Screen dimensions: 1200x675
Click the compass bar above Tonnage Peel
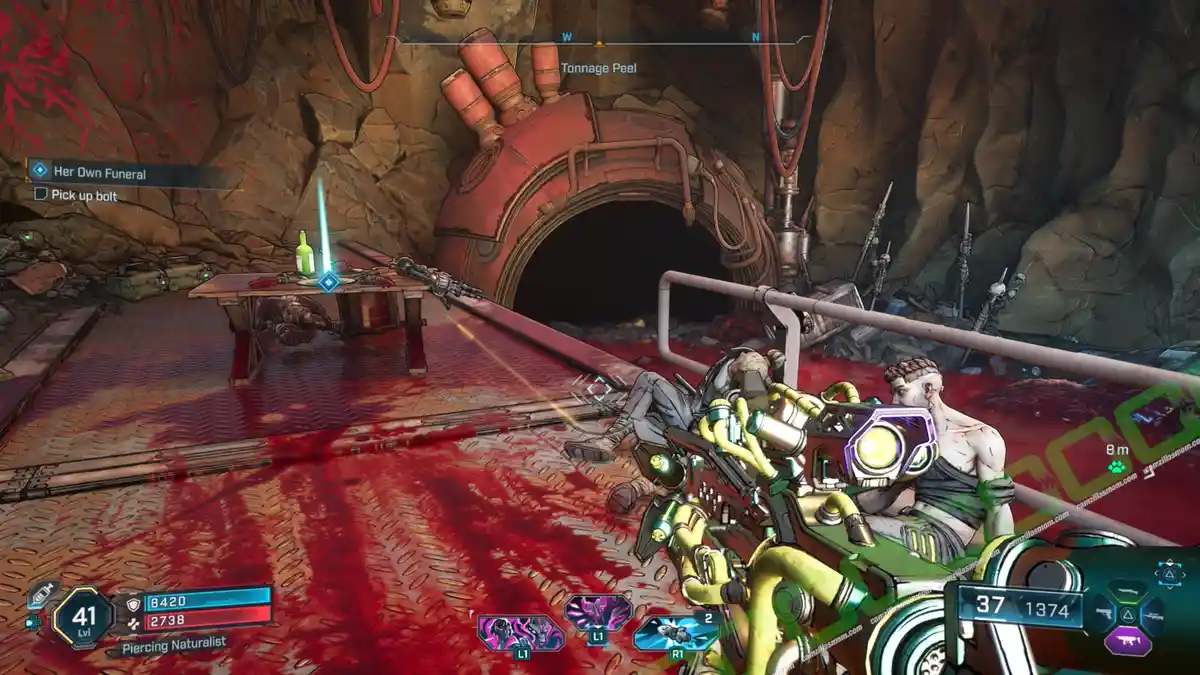click(x=598, y=42)
